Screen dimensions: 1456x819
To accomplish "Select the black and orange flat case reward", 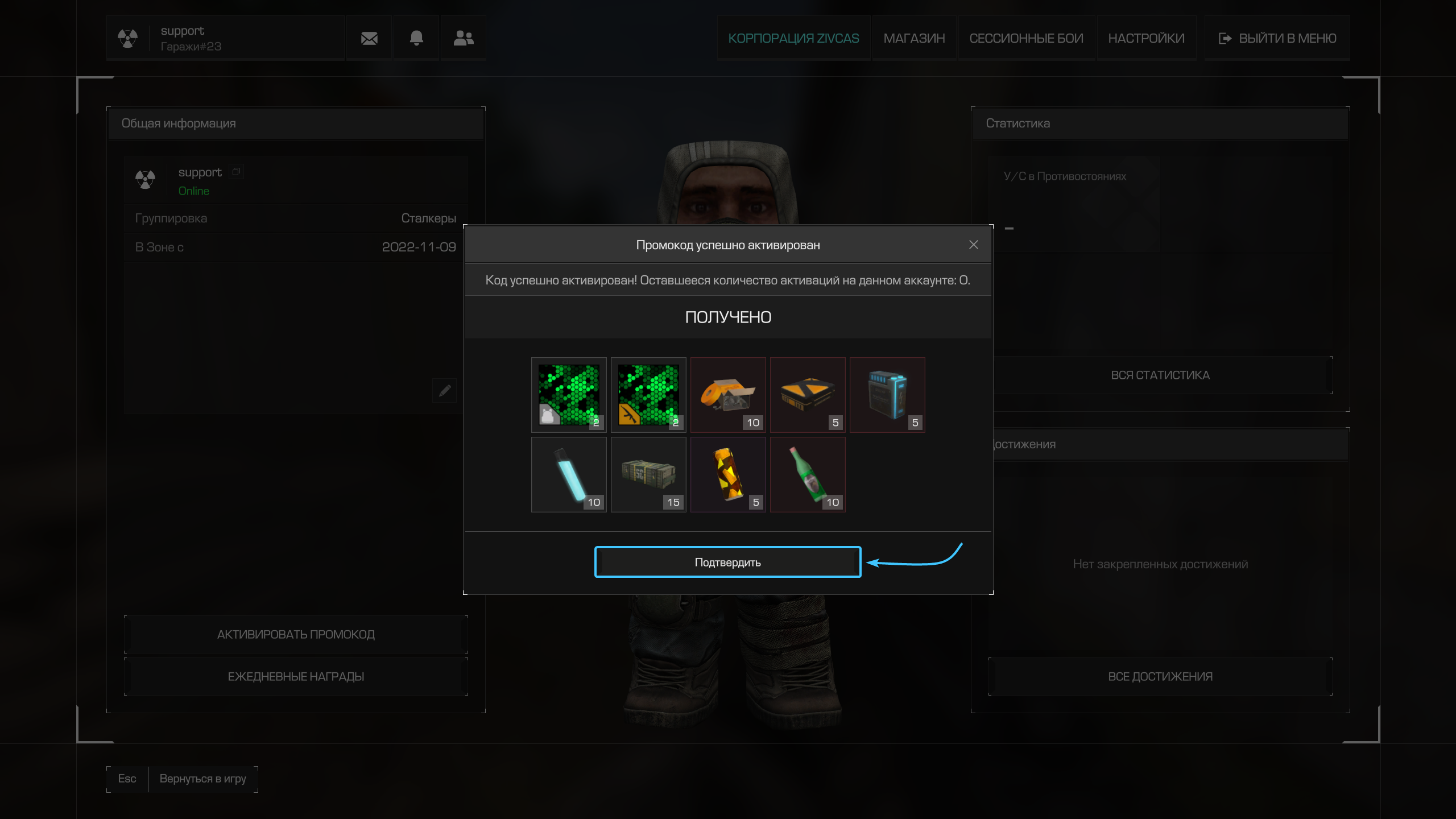I will click(807, 395).
